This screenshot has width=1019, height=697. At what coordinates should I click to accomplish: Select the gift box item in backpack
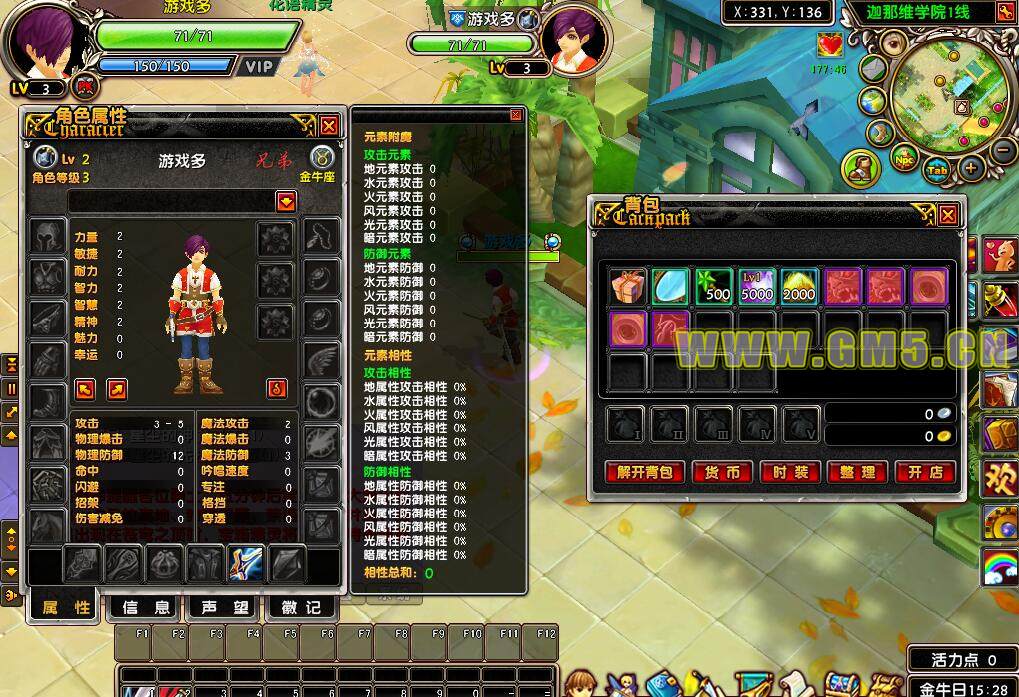[628, 287]
